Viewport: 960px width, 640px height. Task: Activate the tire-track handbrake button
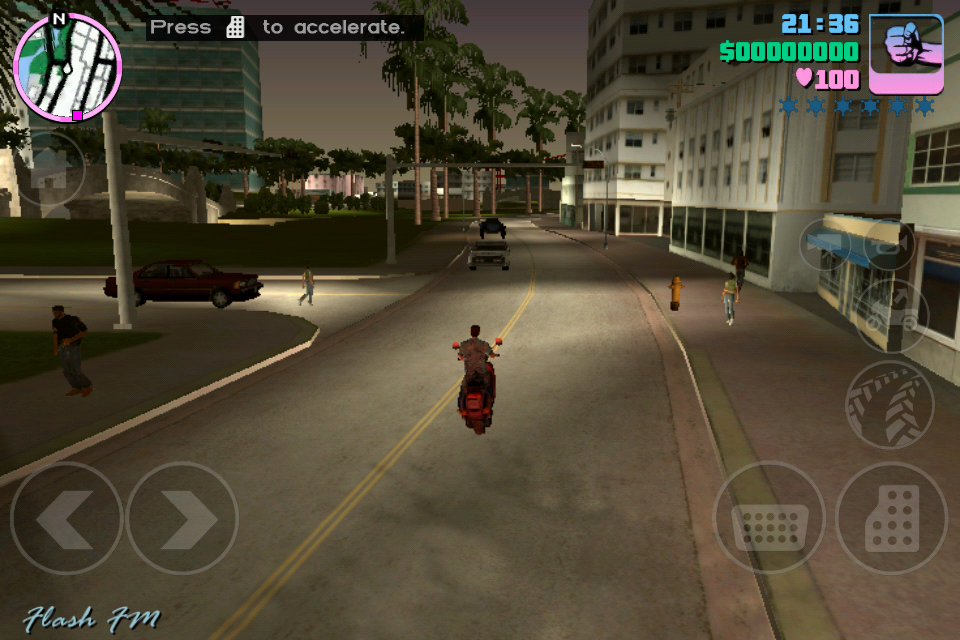point(888,403)
